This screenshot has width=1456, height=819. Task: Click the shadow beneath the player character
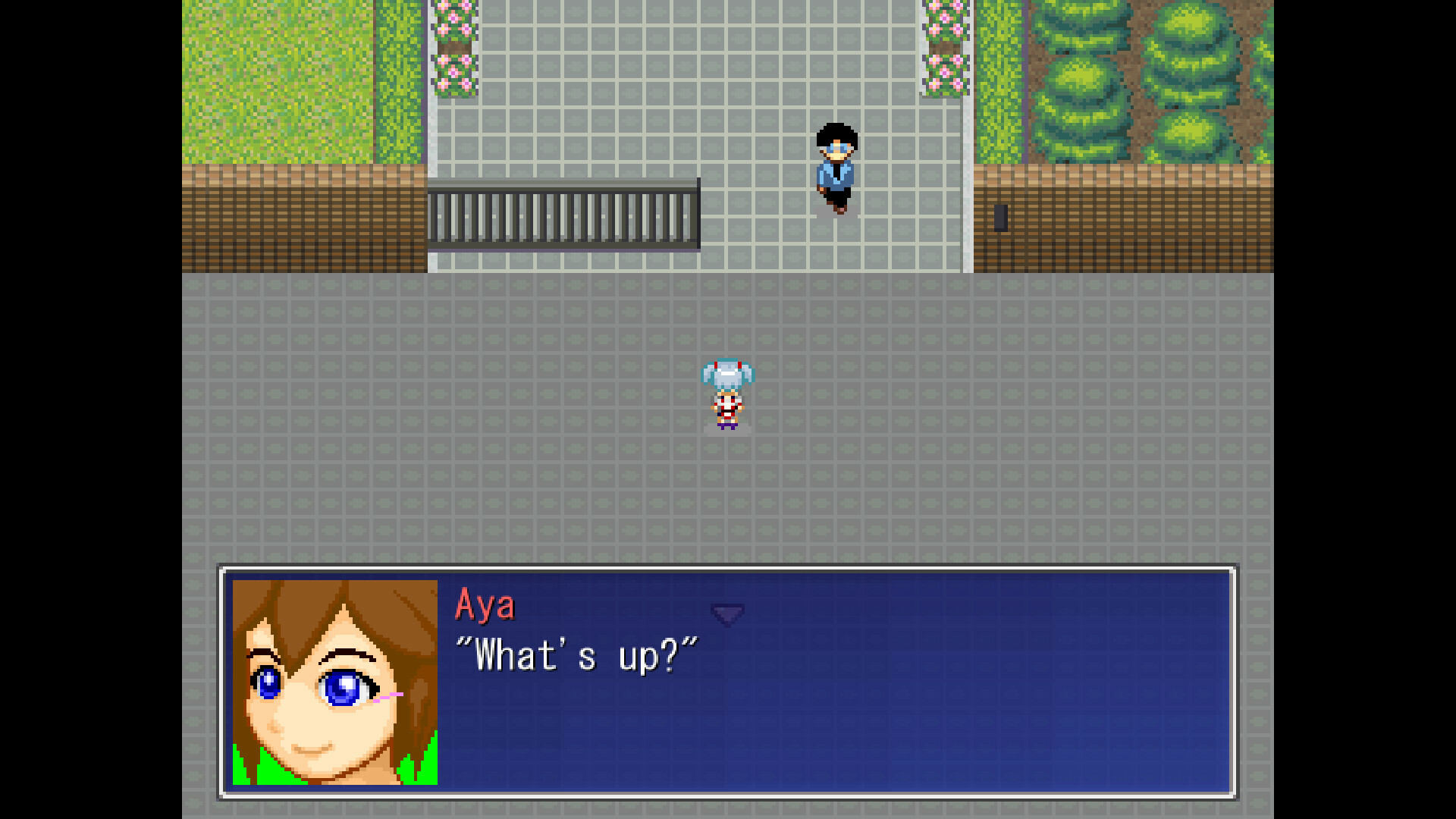726,430
